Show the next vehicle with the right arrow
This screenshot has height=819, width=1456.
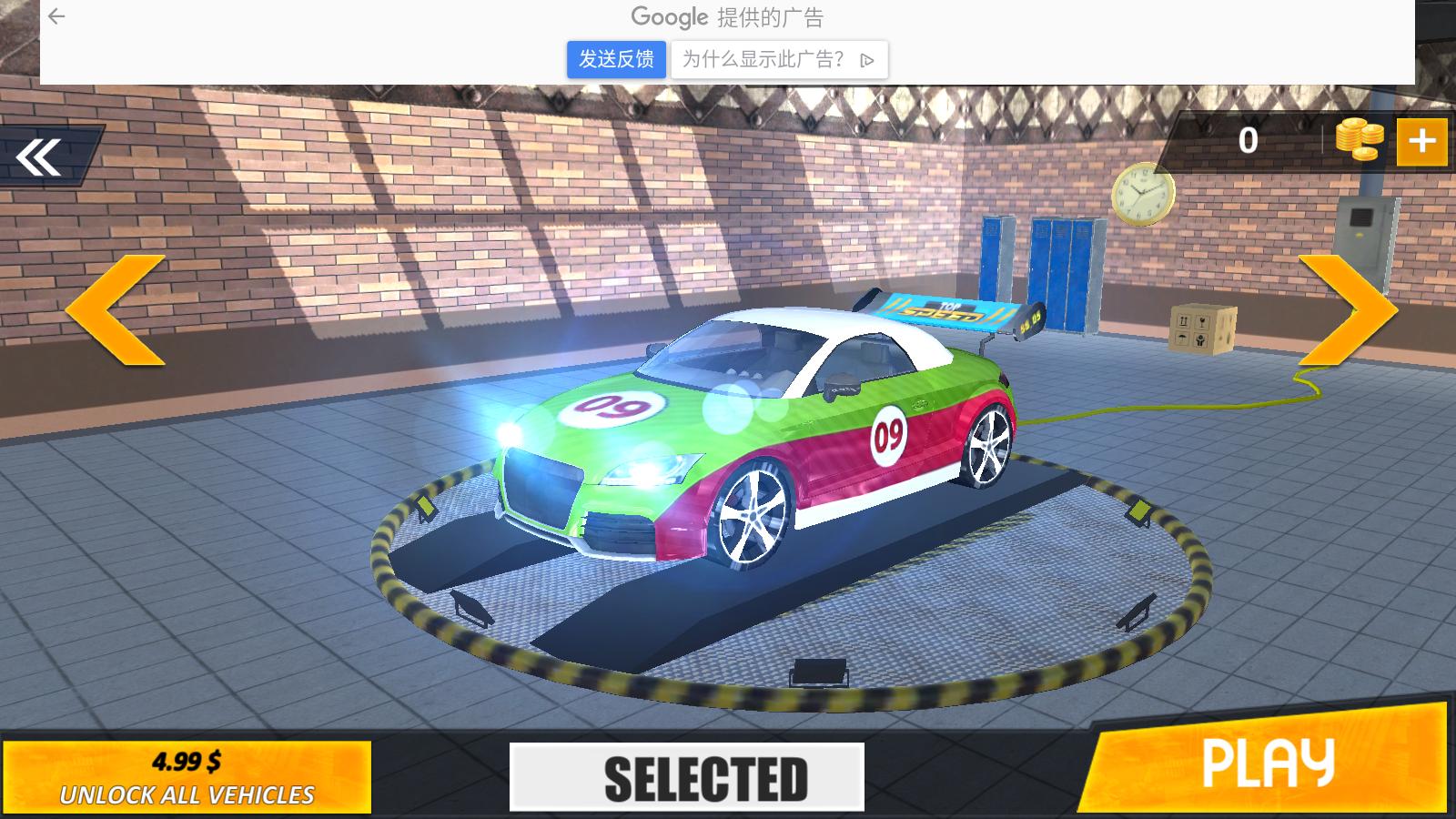click(x=1348, y=310)
